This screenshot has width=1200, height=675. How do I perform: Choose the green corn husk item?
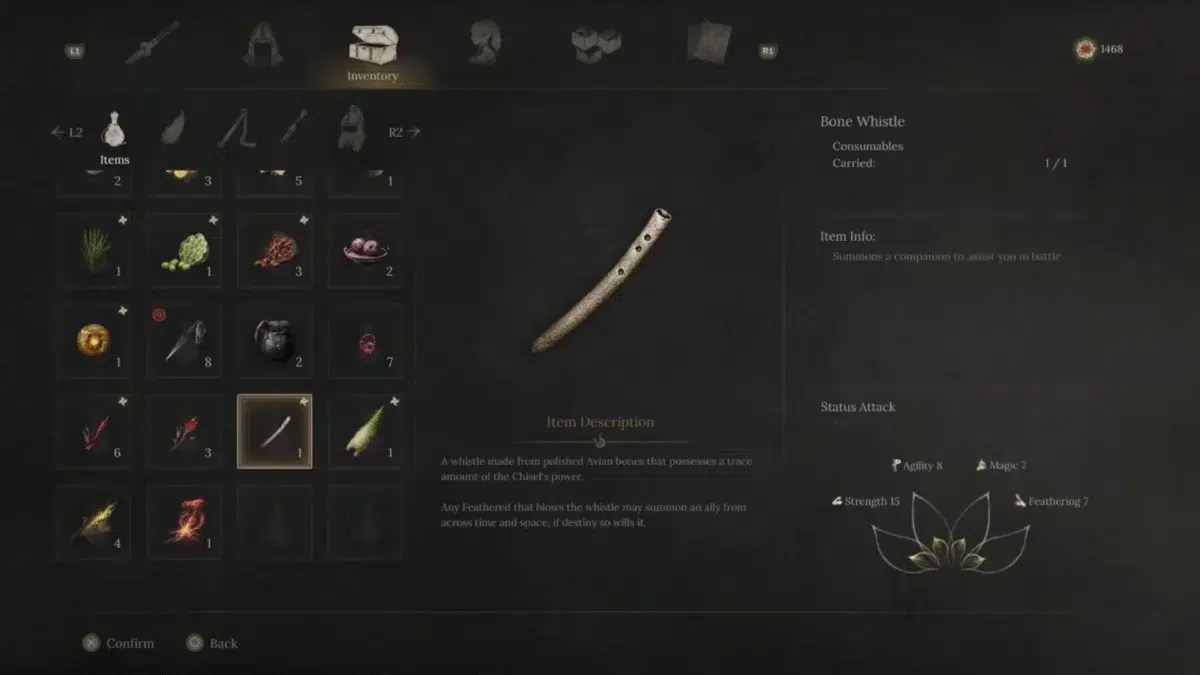point(365,431)
